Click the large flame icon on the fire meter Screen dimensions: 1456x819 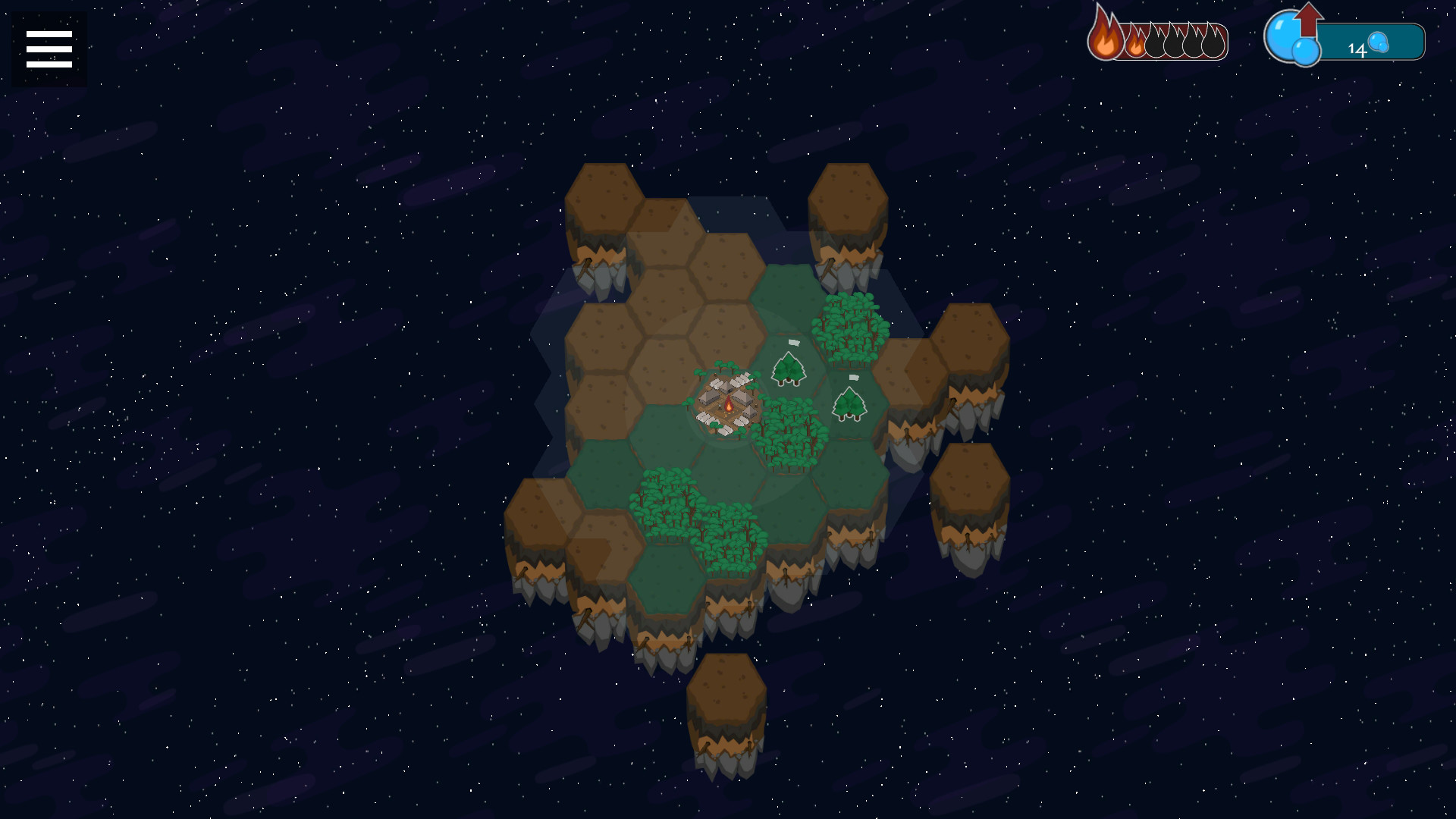[1105, 35]
